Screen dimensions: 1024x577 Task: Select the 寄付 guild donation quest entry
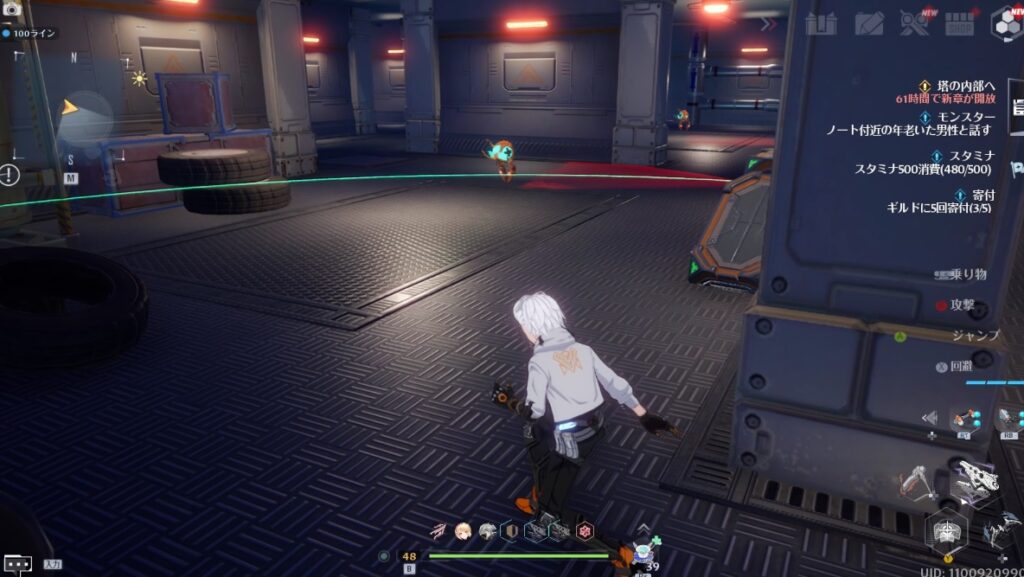(x=966, y=200)
